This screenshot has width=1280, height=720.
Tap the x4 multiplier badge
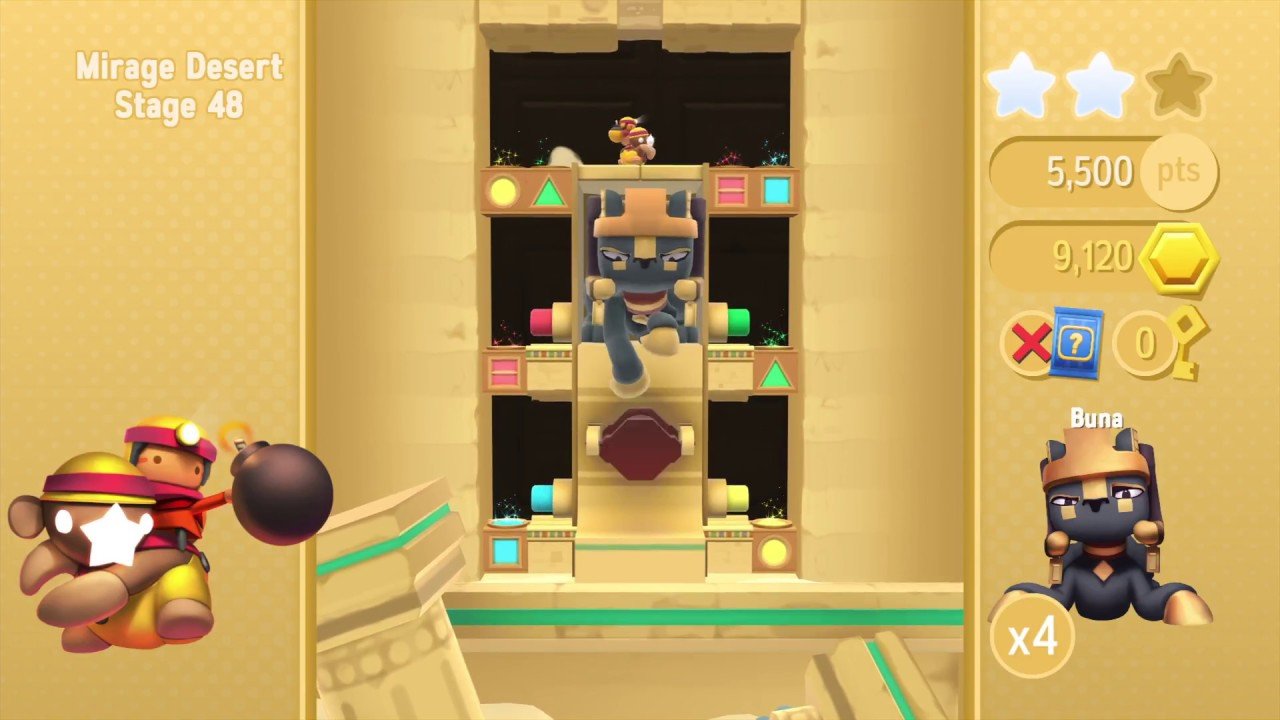[x=1032, y=637]
